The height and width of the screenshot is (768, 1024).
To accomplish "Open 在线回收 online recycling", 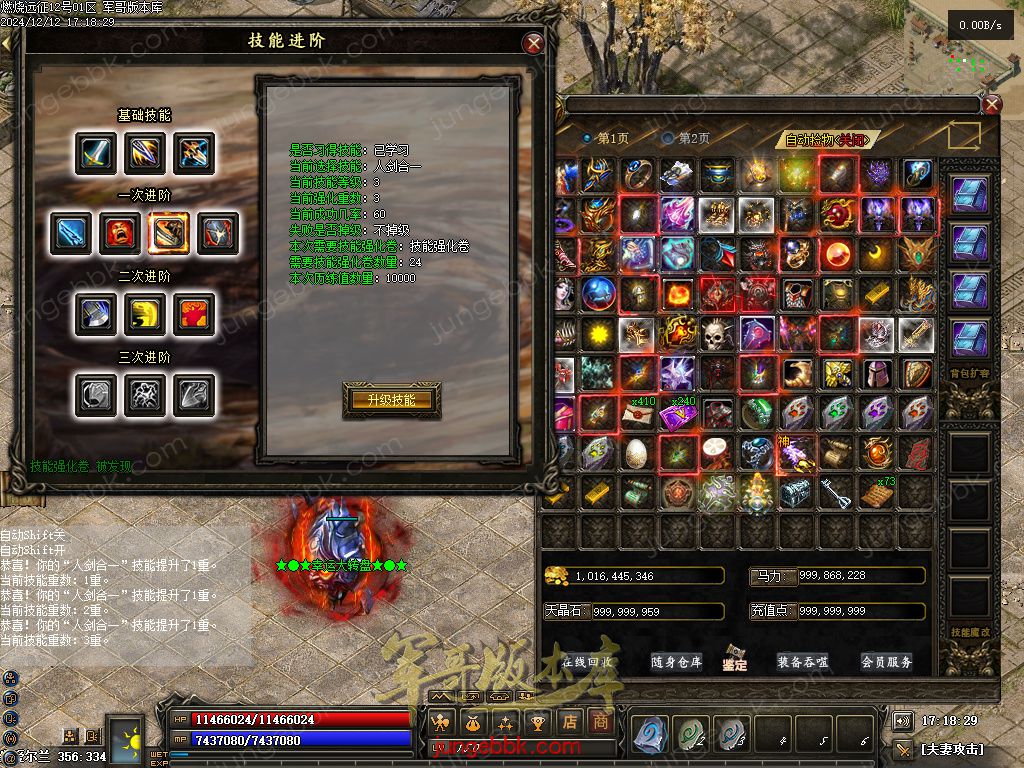I will click(x=587, y=662).
